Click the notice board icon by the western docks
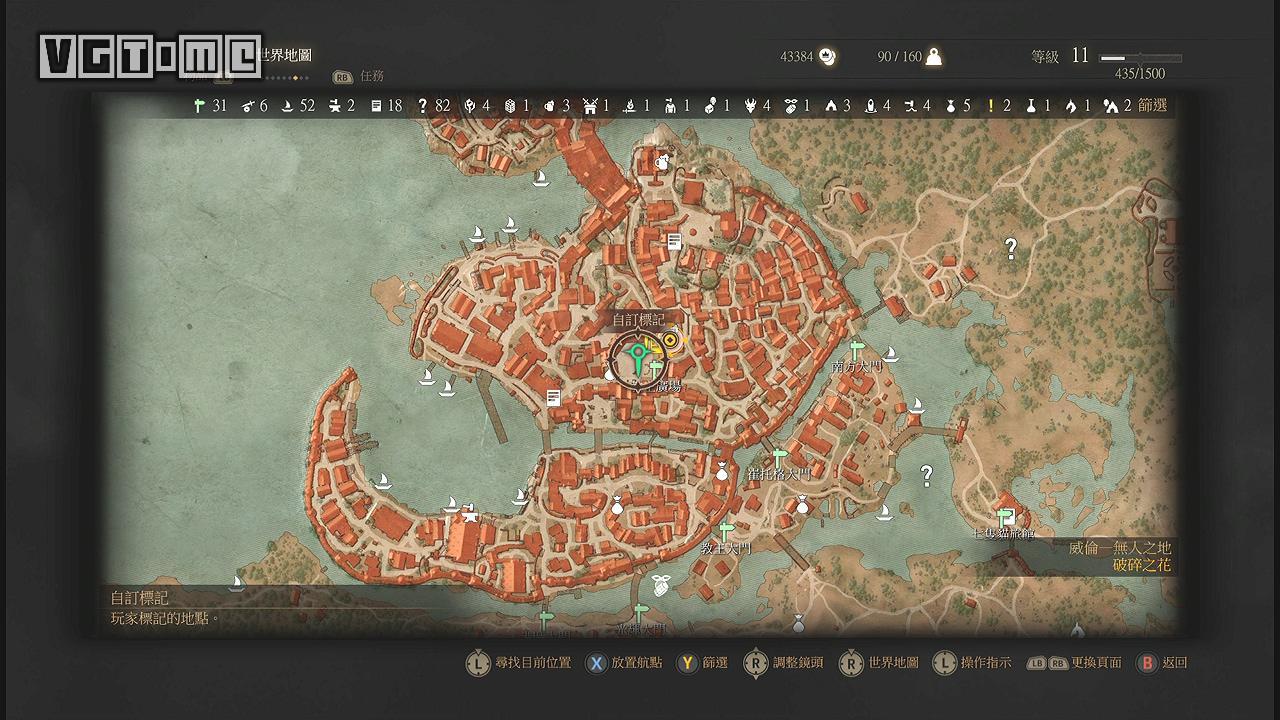This screenshot has width=1280, height=720. [x=553, y=397]
